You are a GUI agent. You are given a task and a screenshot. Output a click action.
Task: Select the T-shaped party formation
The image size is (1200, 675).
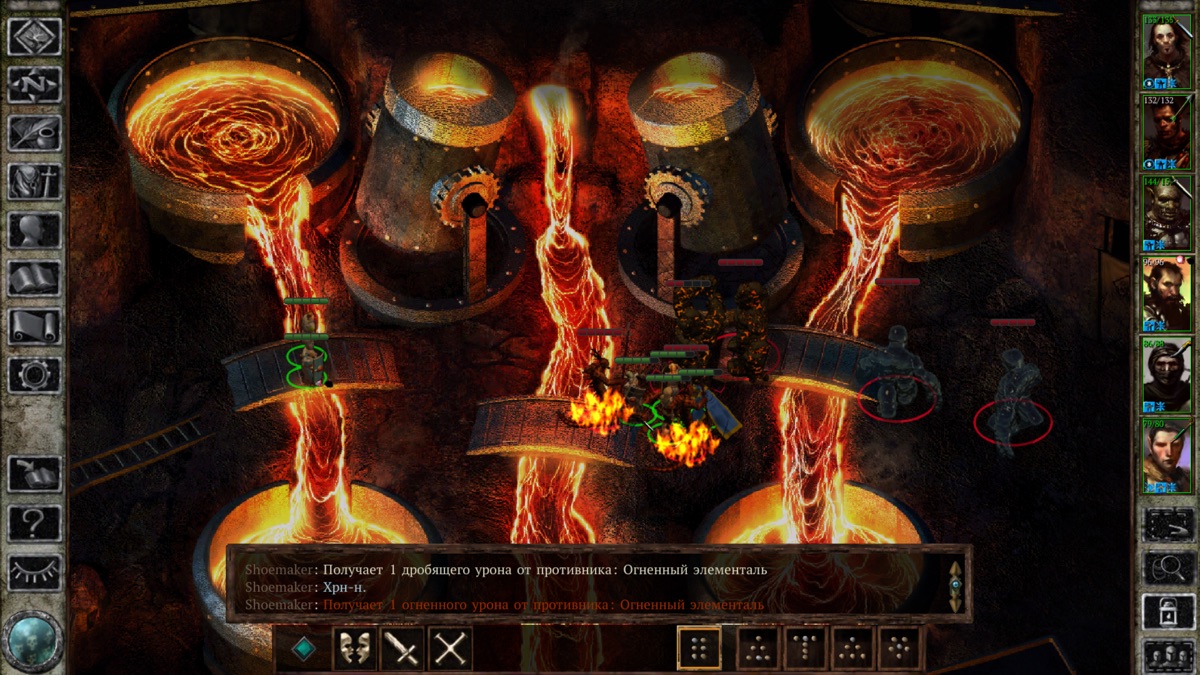point(806,649)
